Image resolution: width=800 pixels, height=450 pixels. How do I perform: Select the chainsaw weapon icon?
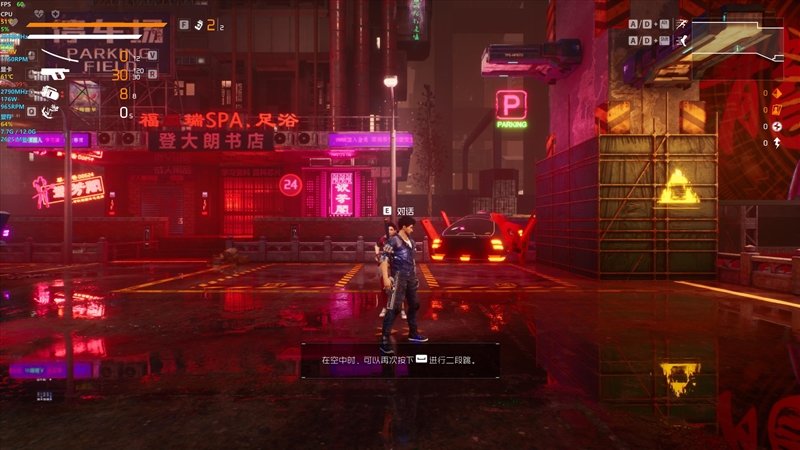coord(49,93)
